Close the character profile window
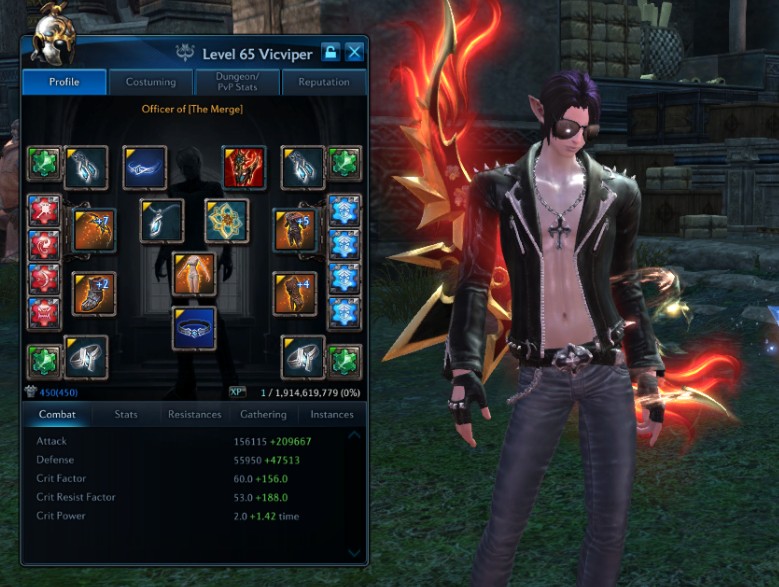 pos(354,52)
